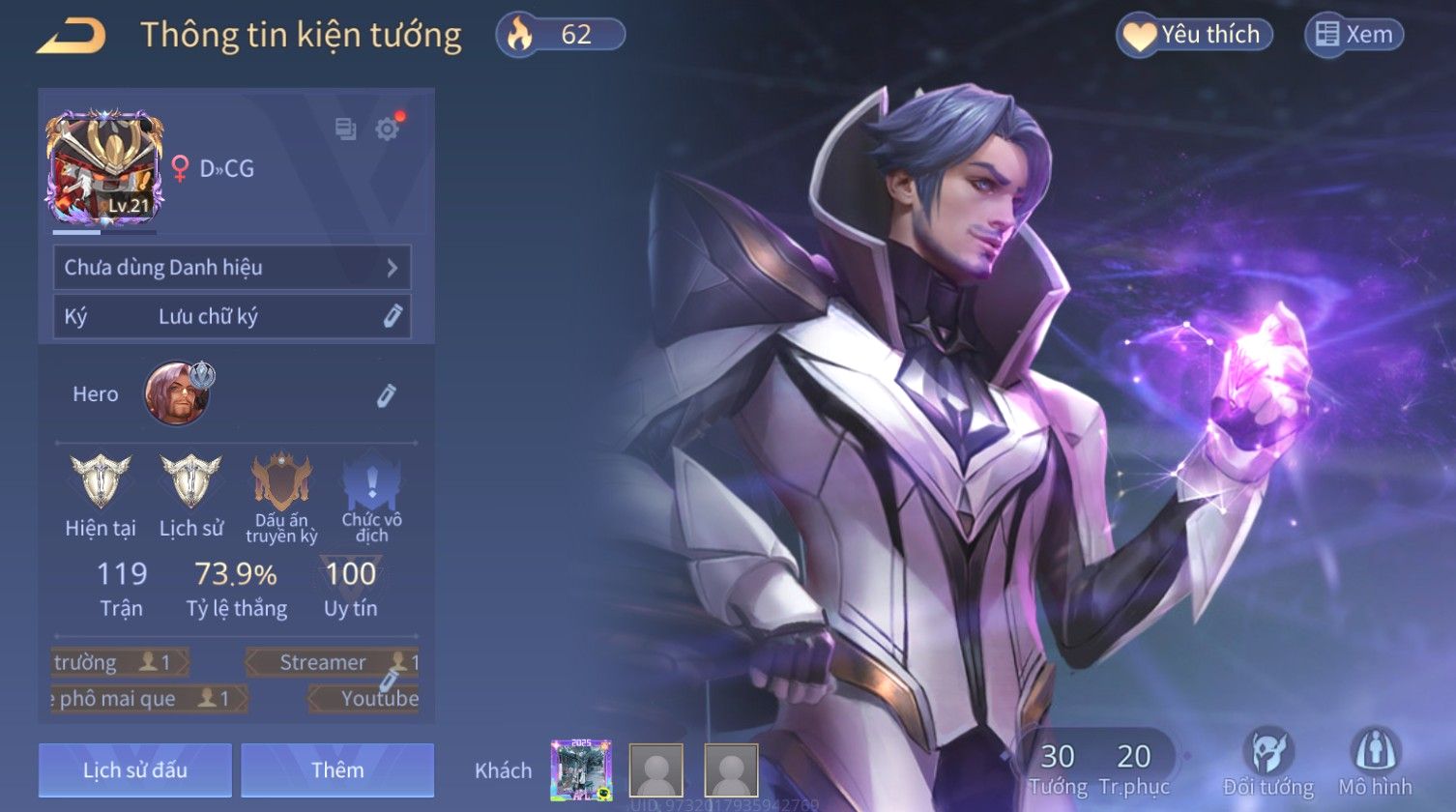Click the player avatar portrait
The width and height of the screenshot is (1456, 812).
tap(104, 168)
